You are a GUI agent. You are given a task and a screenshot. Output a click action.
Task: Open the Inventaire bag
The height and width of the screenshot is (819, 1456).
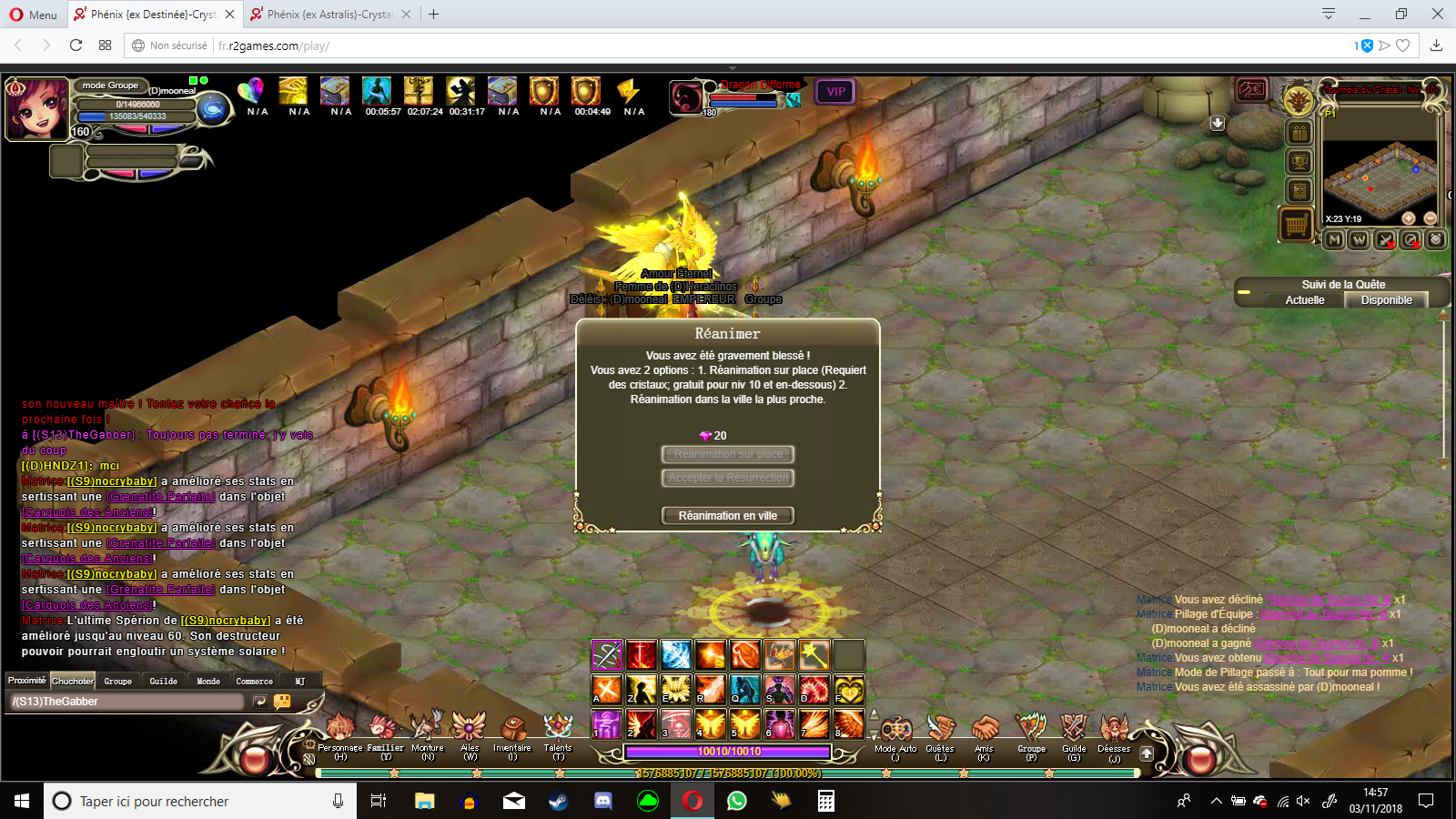point(512,731)
